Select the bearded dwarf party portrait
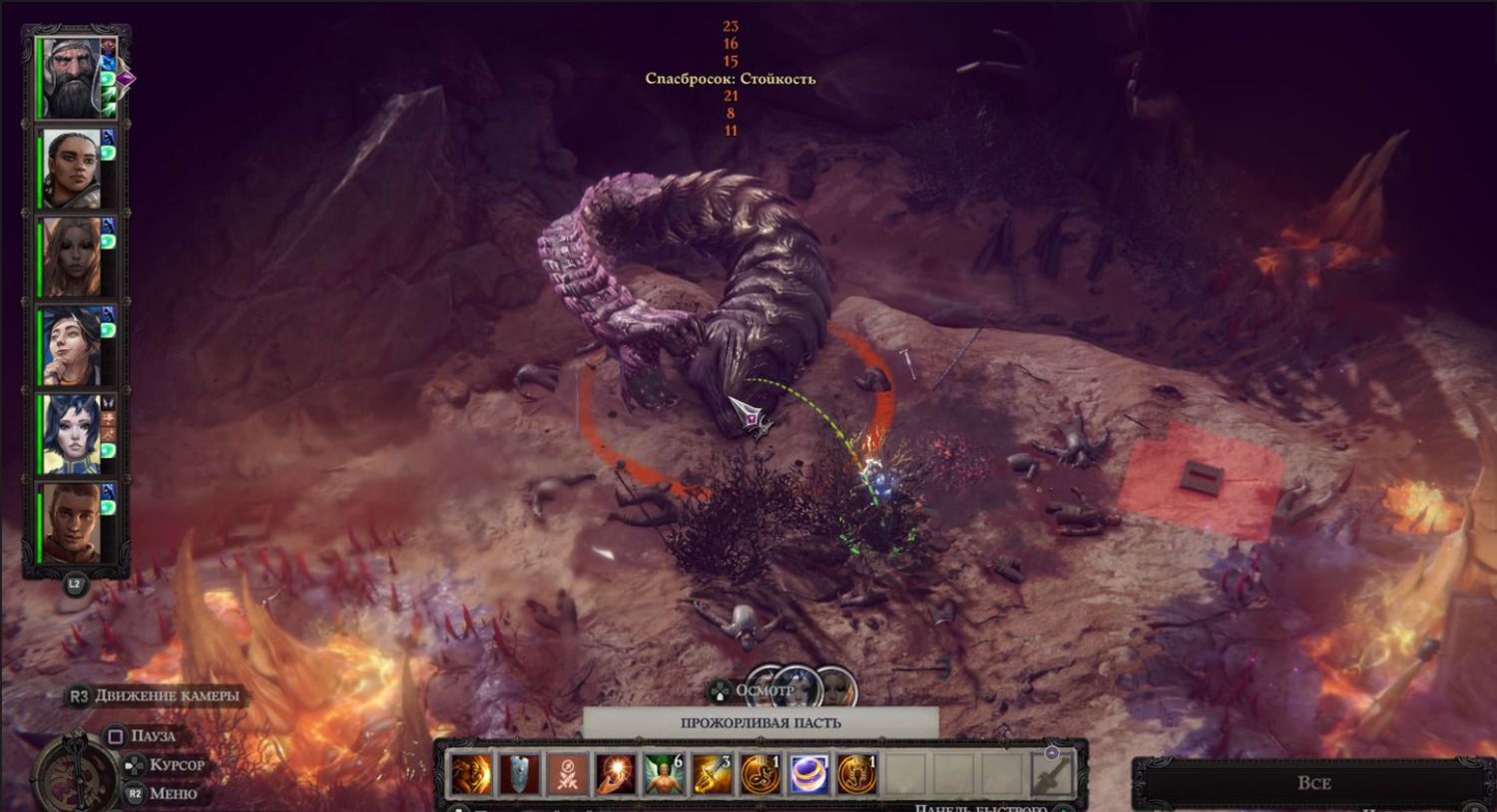 click(x=72, y=80)
